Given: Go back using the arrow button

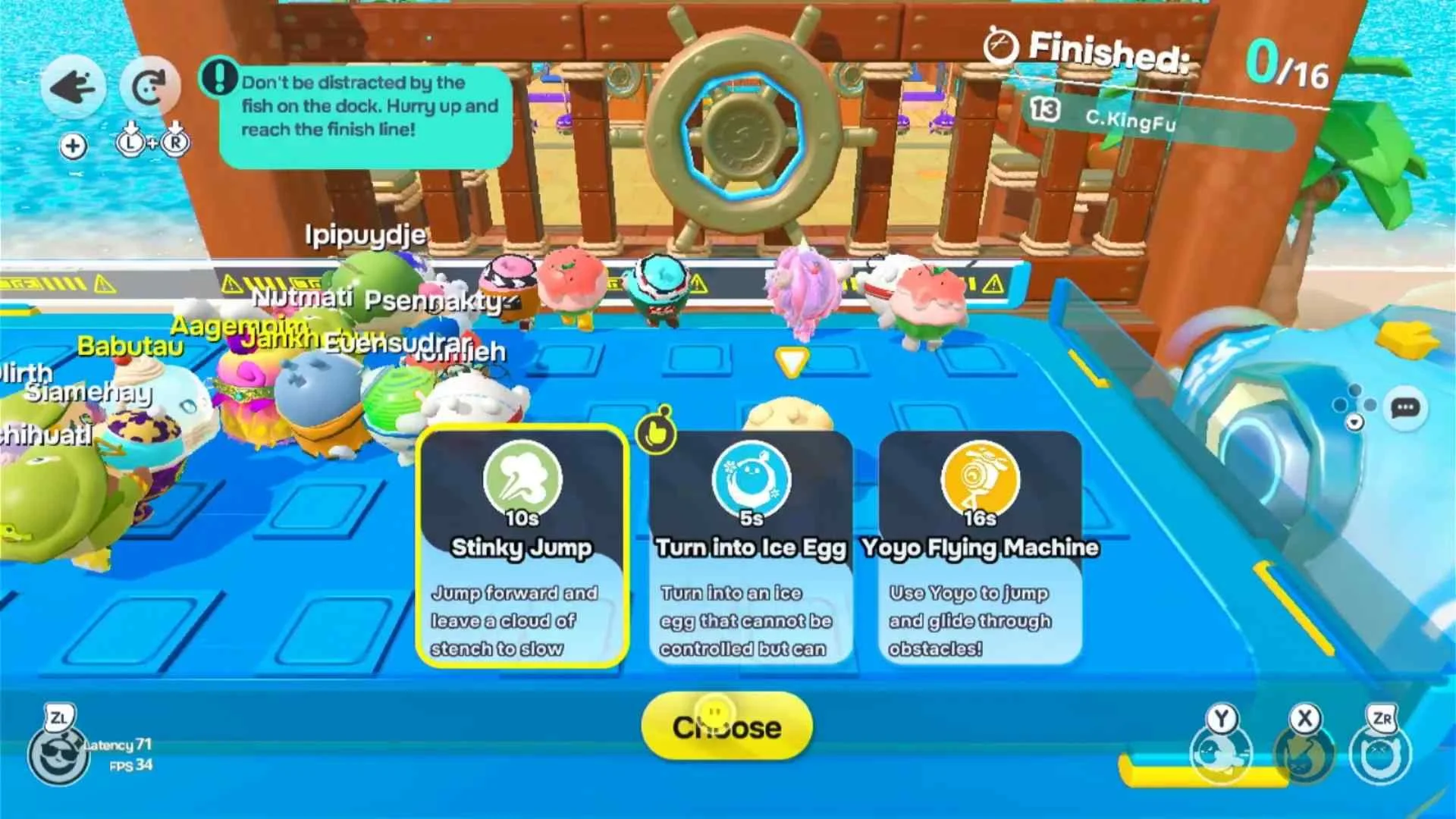Looking at the screenshot, I should (x=73, y=87).
